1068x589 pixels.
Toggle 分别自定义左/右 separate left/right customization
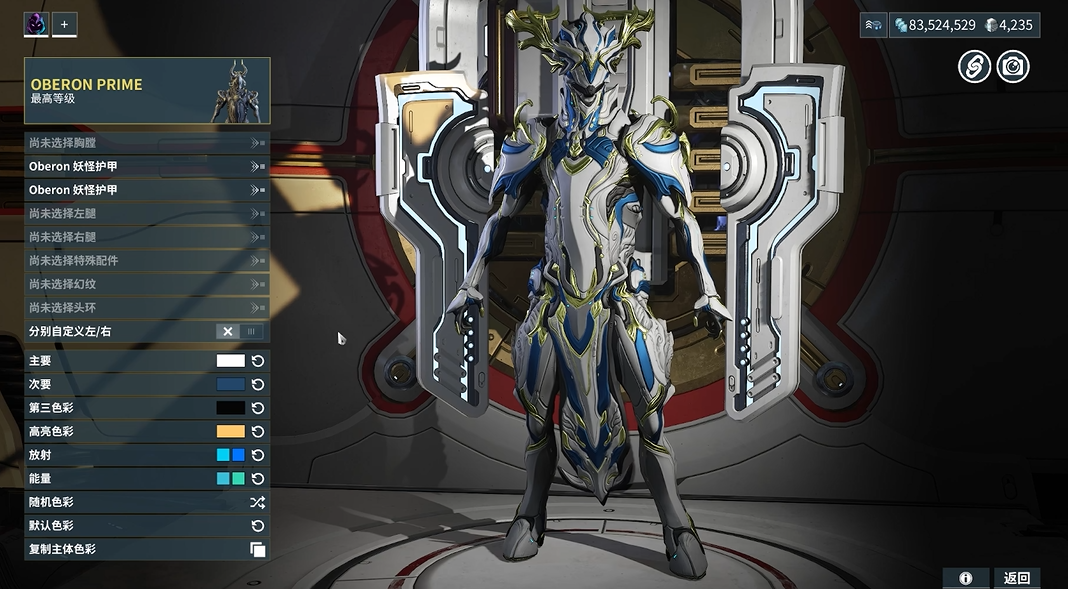pyautogui.click(x=240, y=332)
